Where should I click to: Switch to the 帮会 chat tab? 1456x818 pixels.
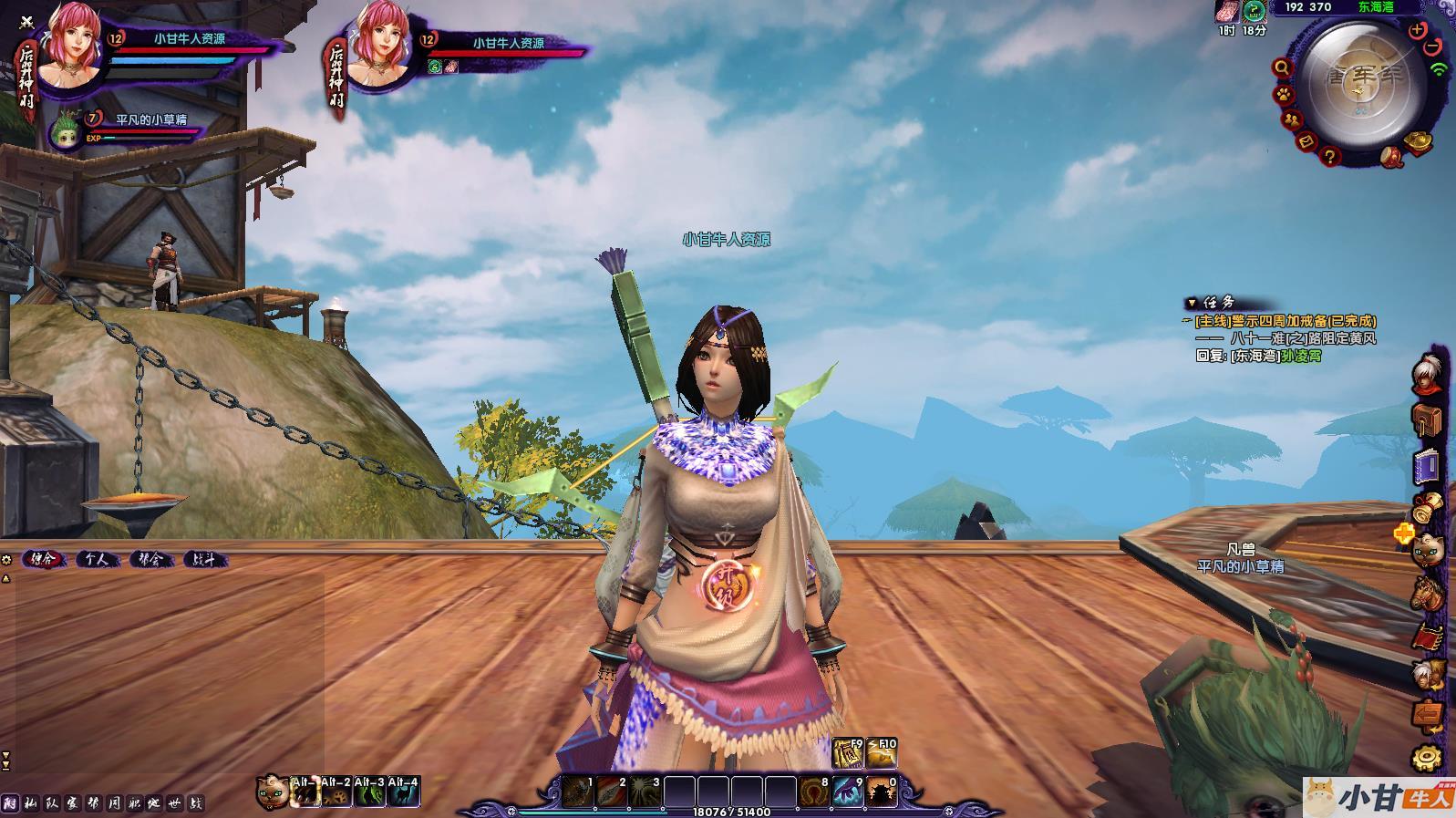150,559
